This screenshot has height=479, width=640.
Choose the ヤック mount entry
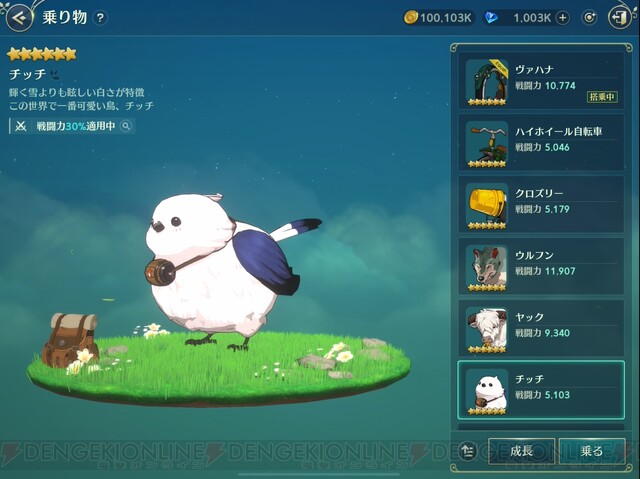click(541, 329)
